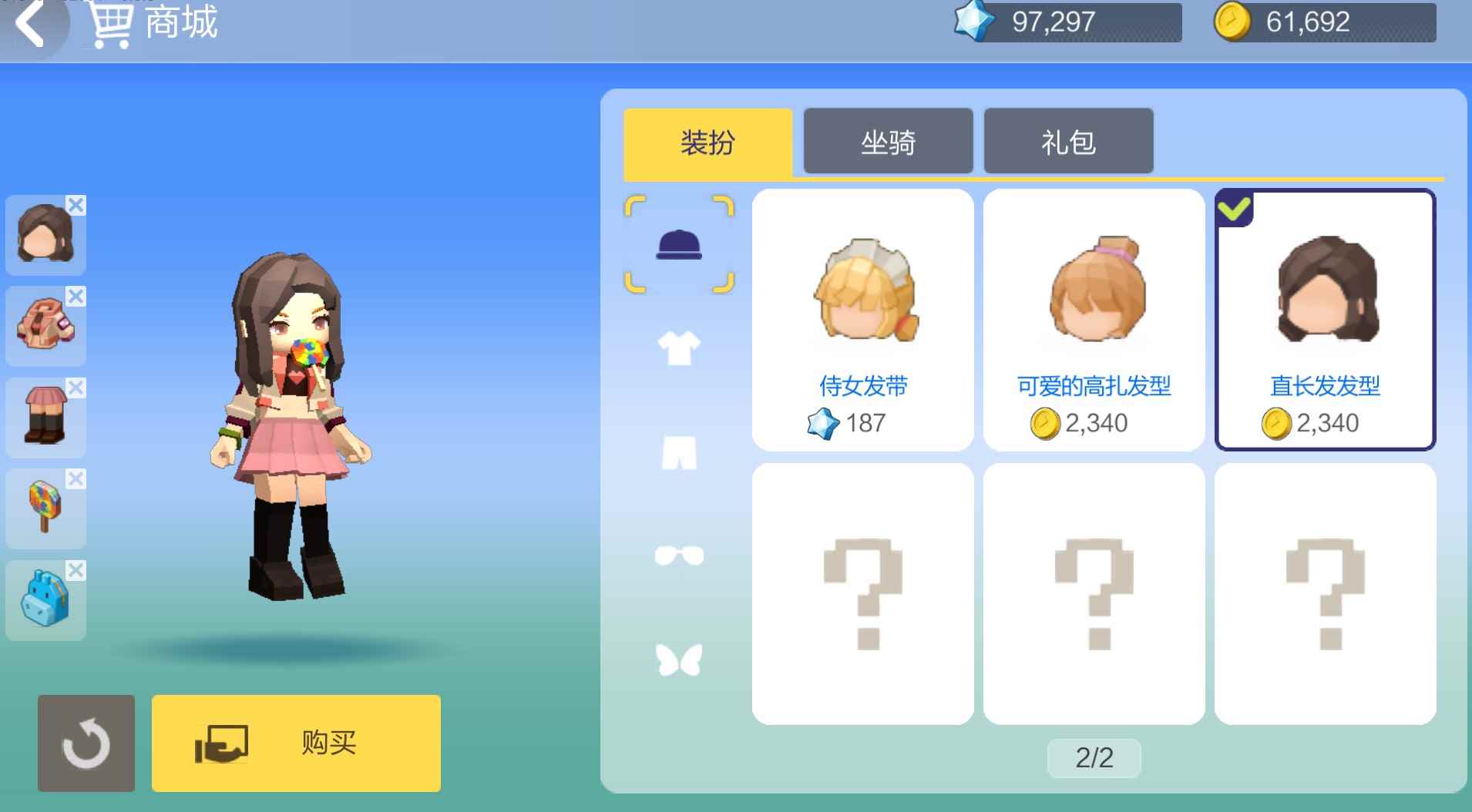Tap the diamond currency icon showing 97,297
The width and height of the screenshot is (1472, 812).
[x=973, y=20]
